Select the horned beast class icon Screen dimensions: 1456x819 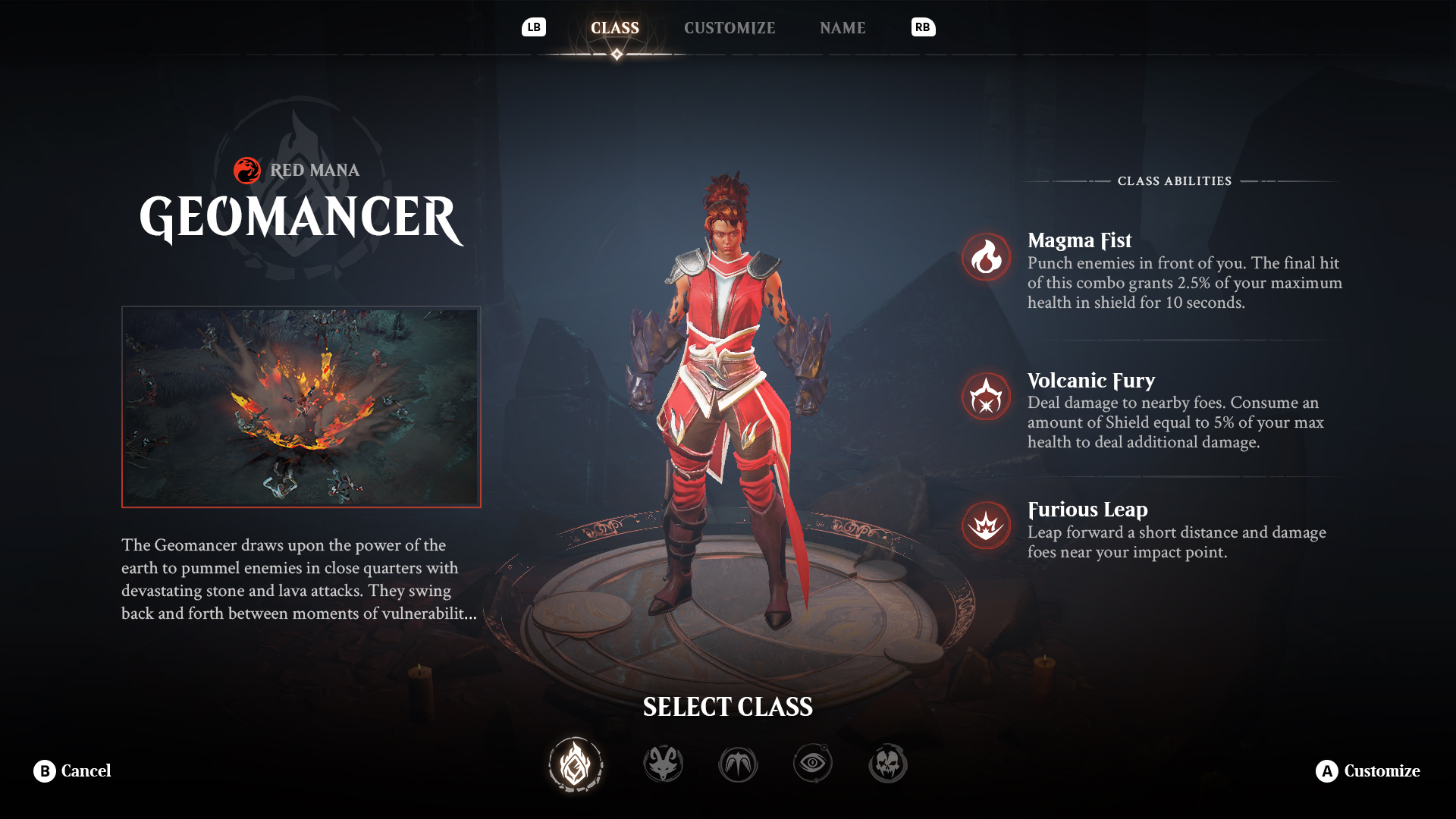[x=664, y=764]
